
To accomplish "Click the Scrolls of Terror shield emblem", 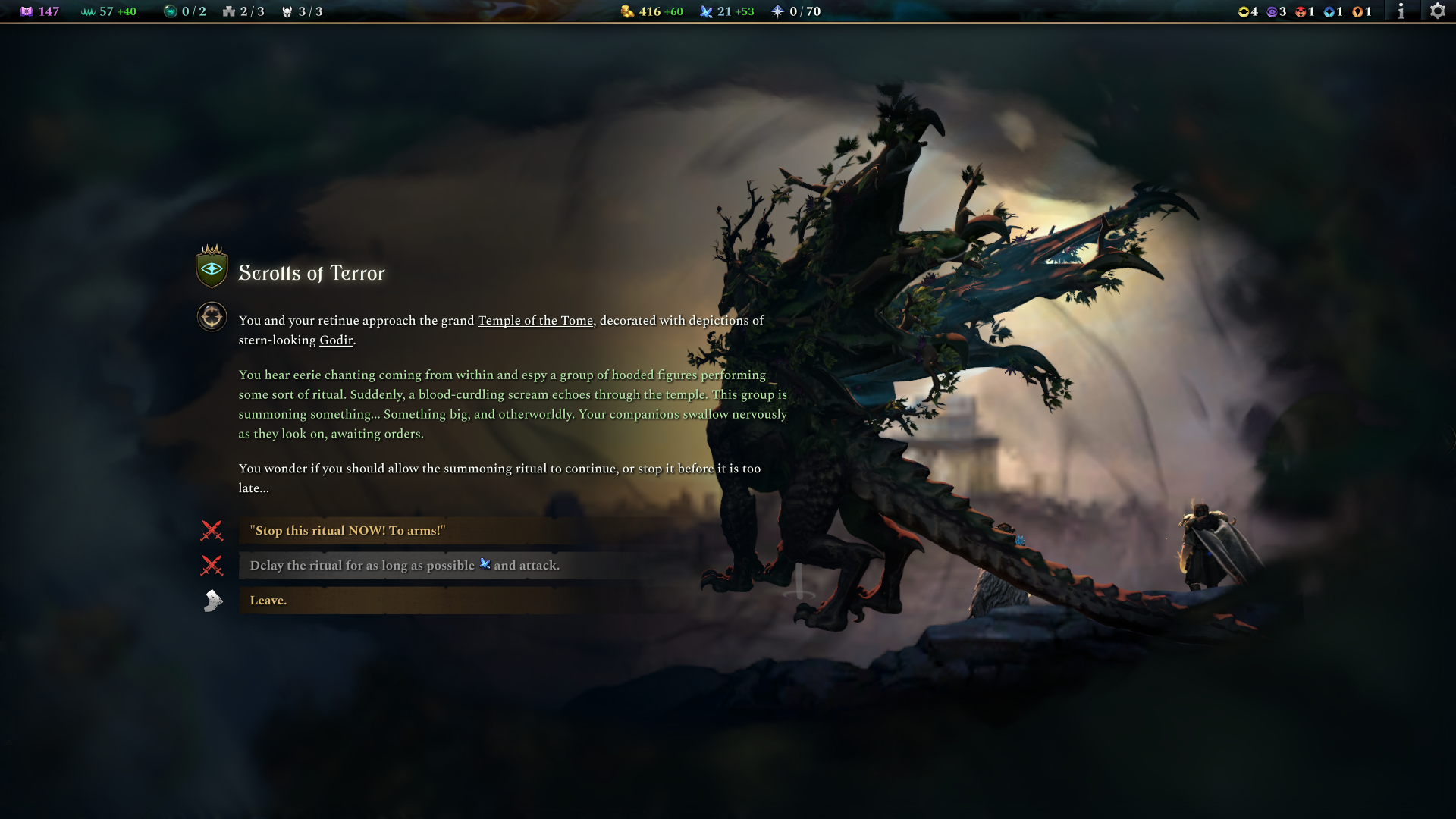I will (211, 268).
